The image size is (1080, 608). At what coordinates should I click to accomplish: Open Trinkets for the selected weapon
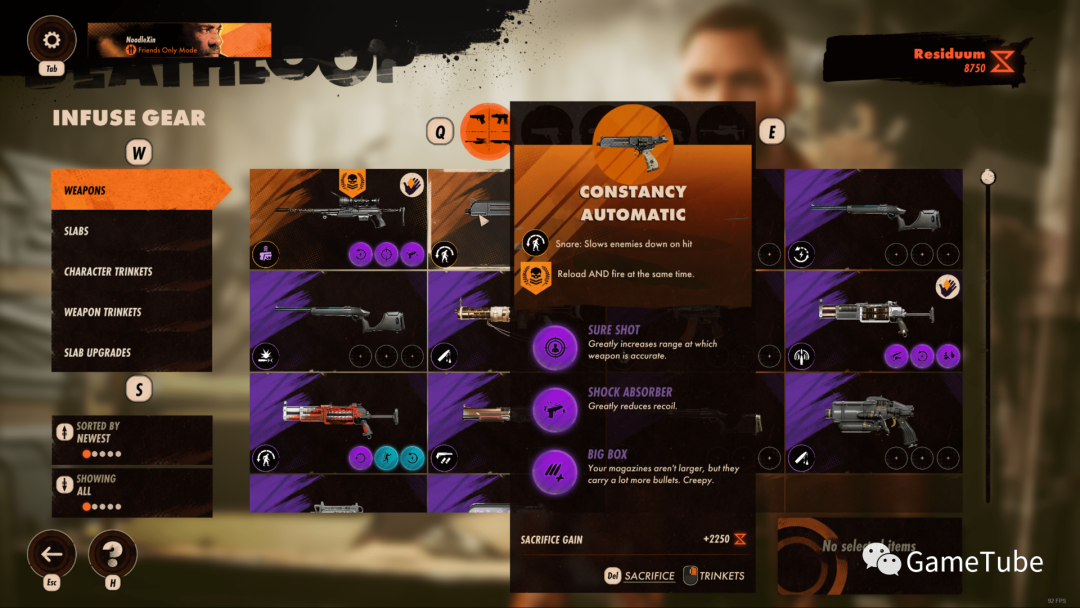[x=714, y=576]
